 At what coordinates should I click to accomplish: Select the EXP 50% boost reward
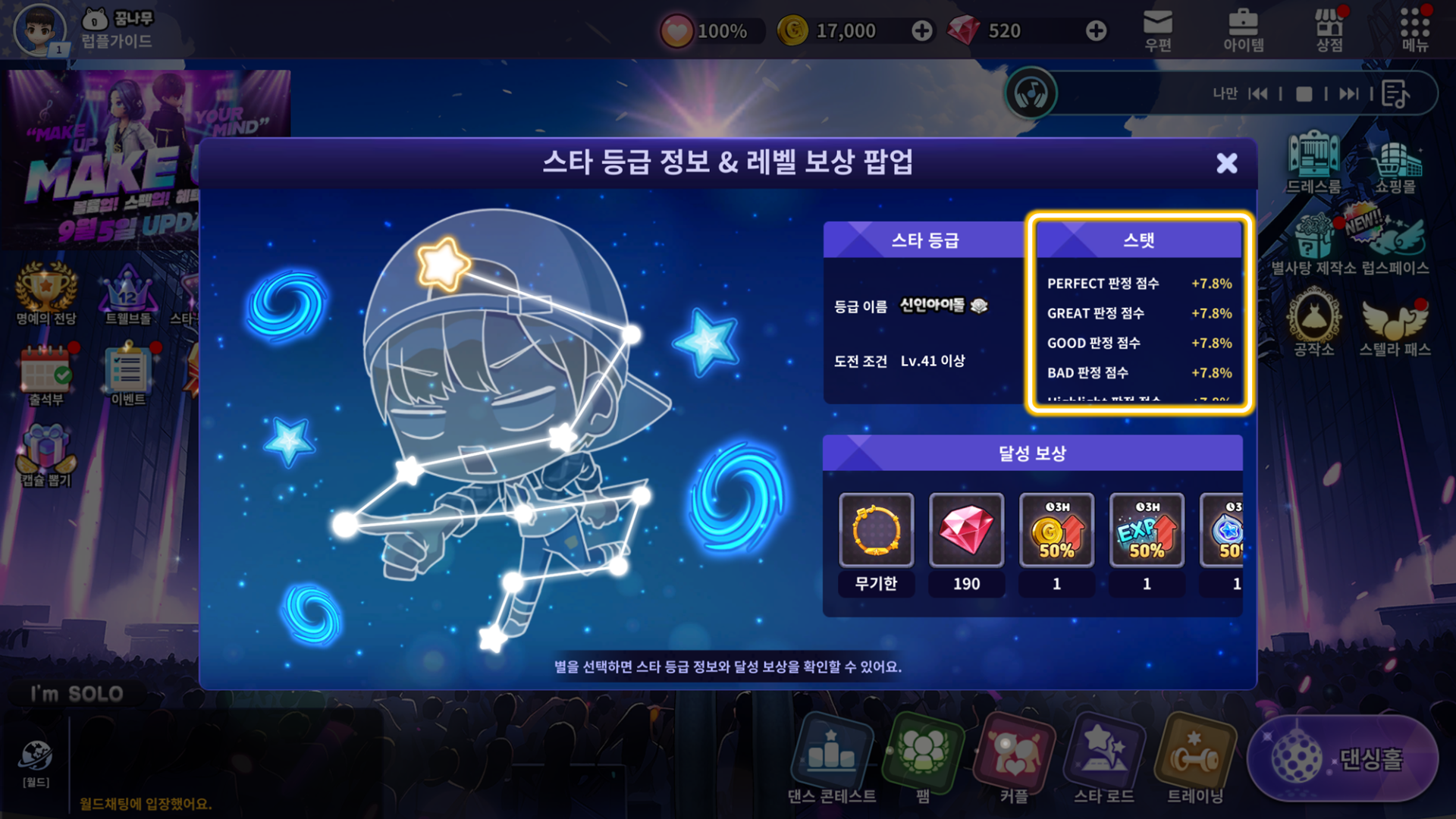pyautogui.click(x=1147, y=530)
